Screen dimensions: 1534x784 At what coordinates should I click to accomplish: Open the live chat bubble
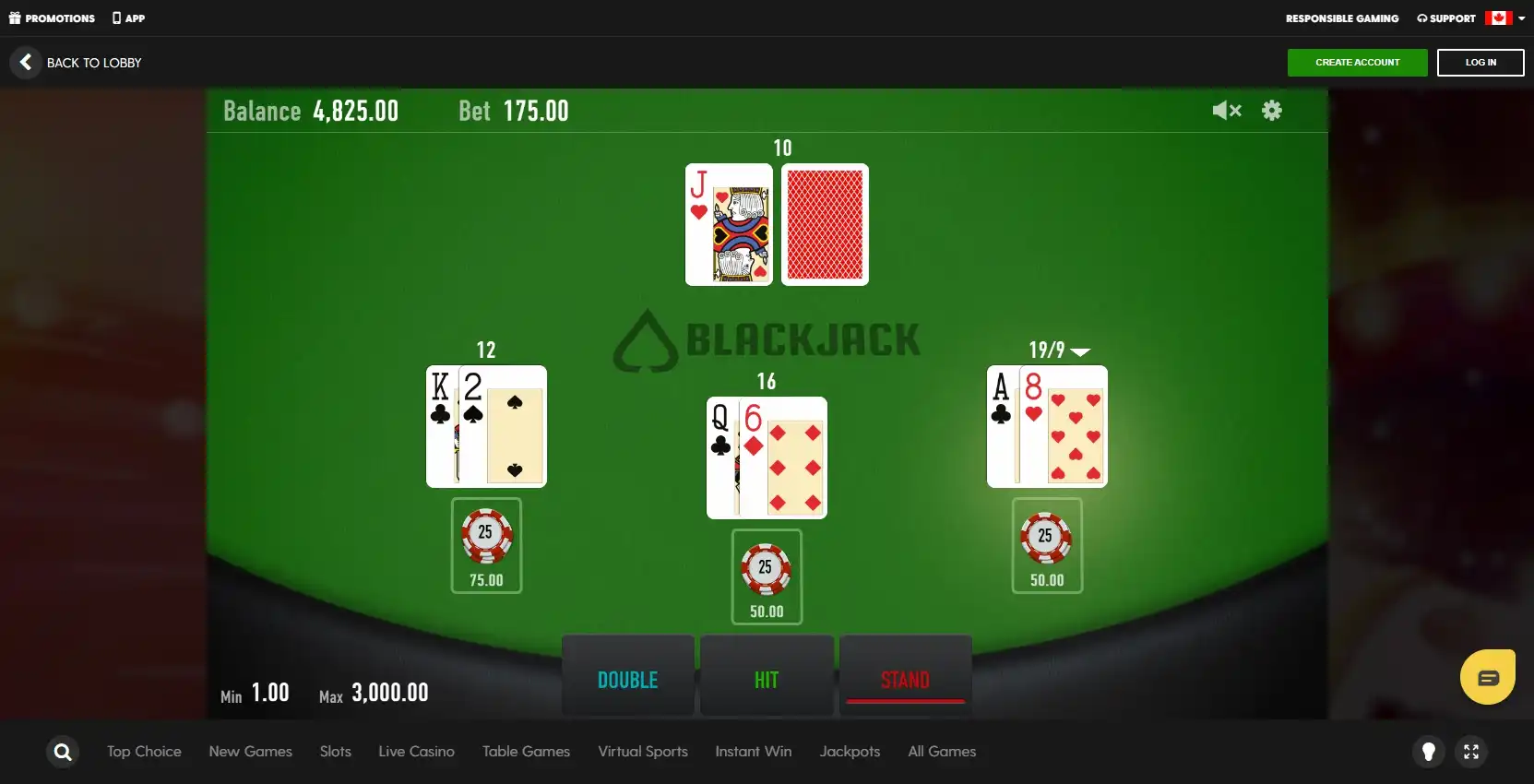(x=1487, y=676)
